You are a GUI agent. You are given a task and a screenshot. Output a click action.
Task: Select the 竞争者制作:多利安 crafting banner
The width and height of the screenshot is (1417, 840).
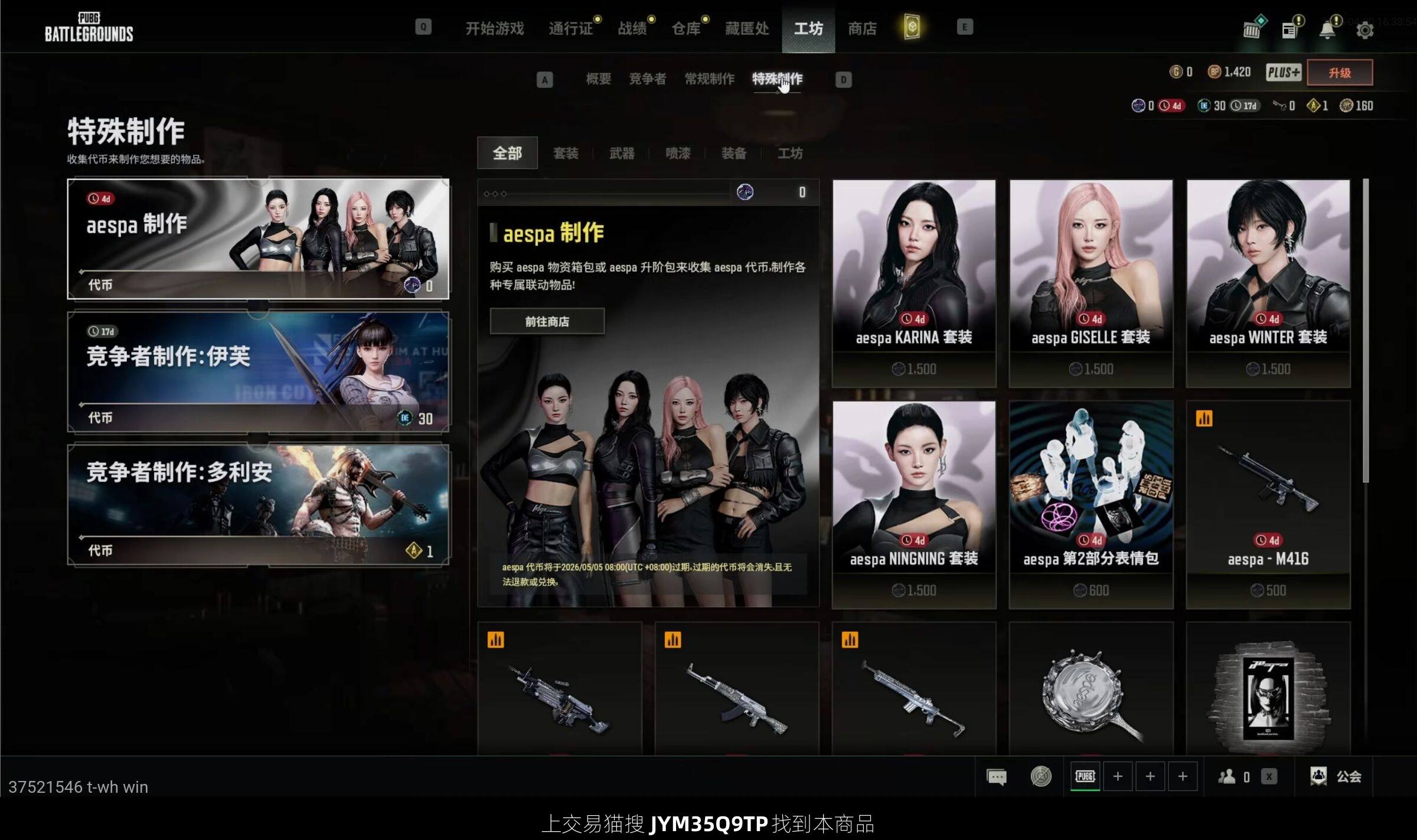[258, 505]
